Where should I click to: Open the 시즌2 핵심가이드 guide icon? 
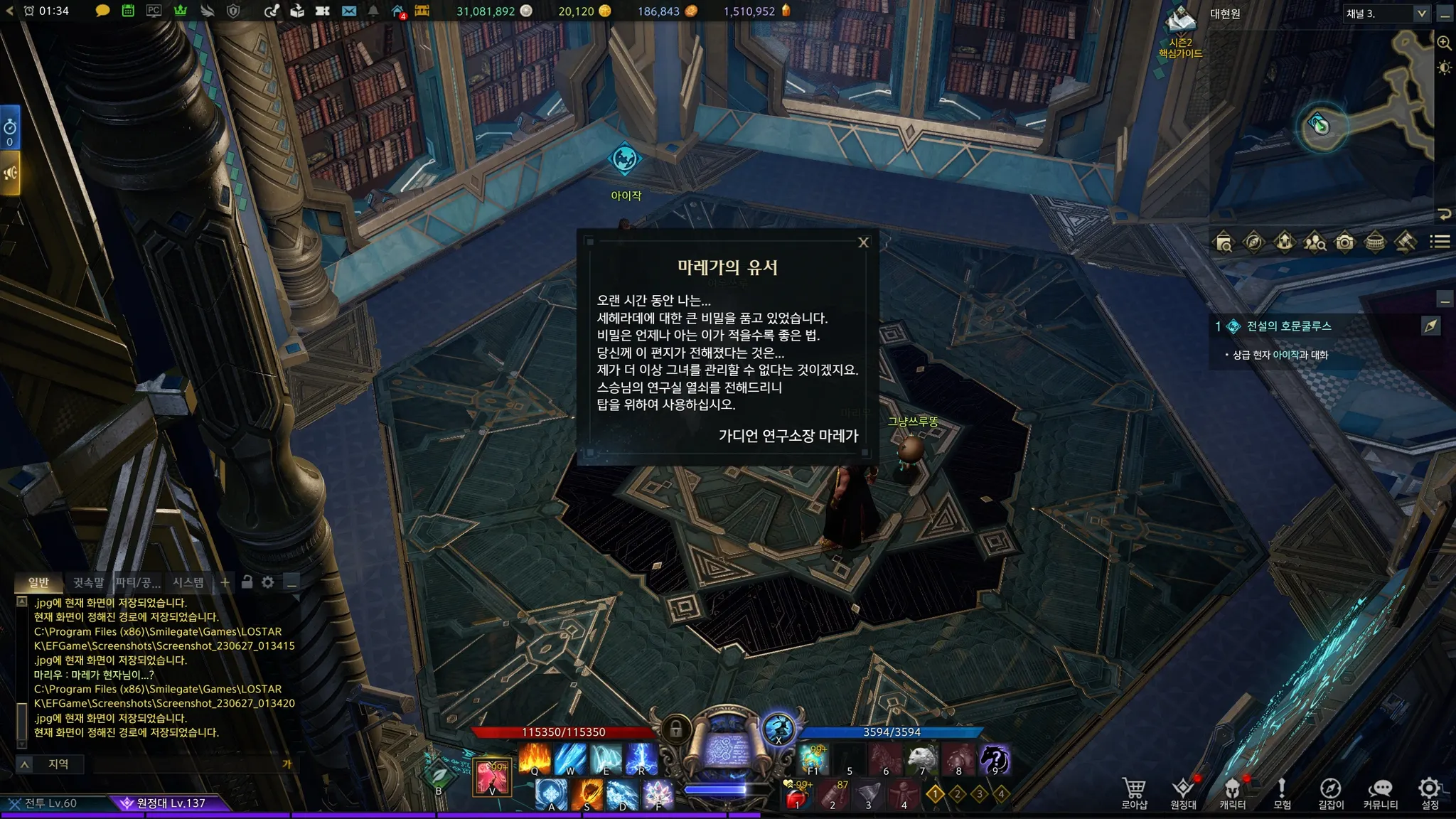point(1181,32)
